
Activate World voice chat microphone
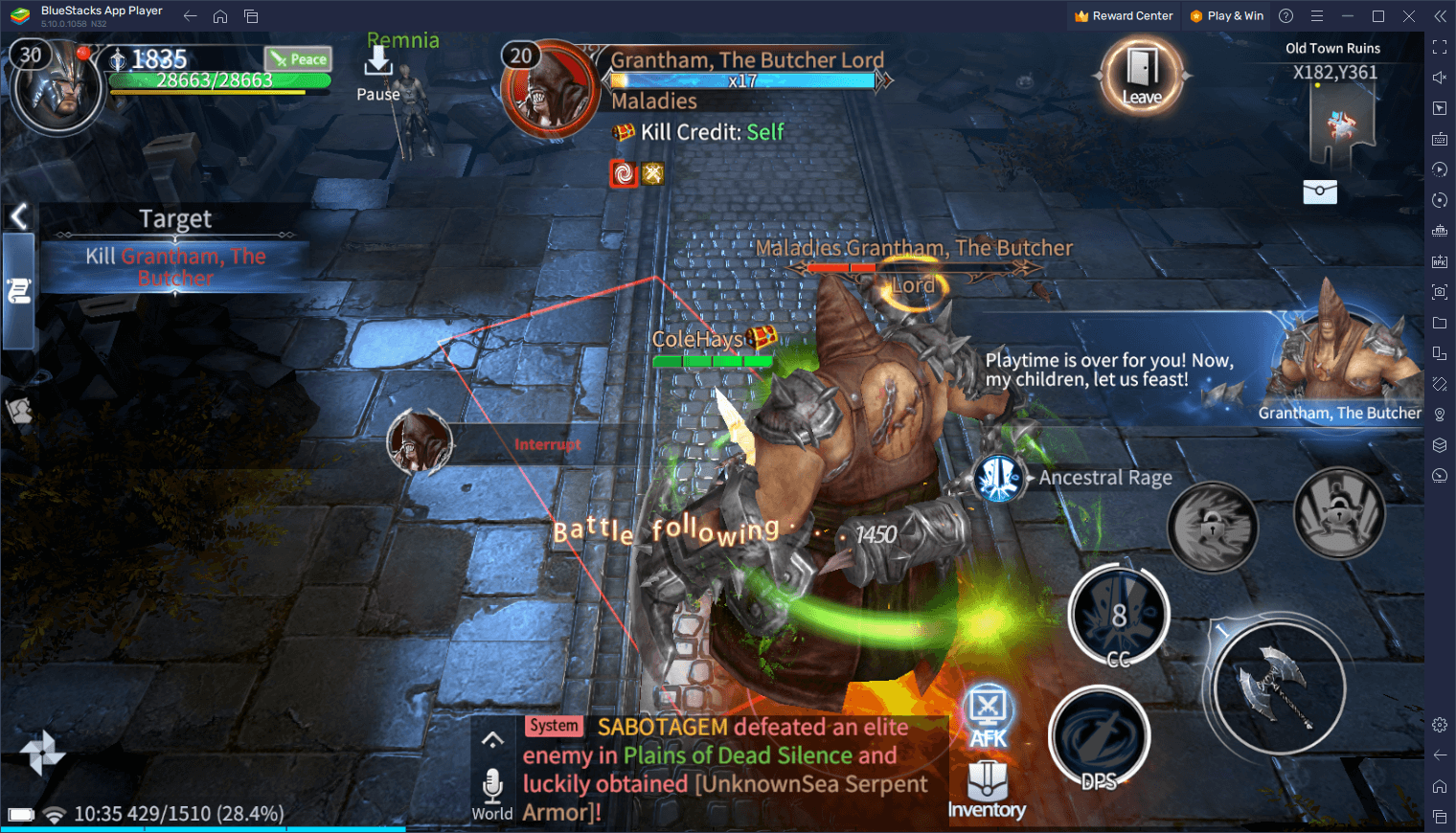(x=492, y=787)
